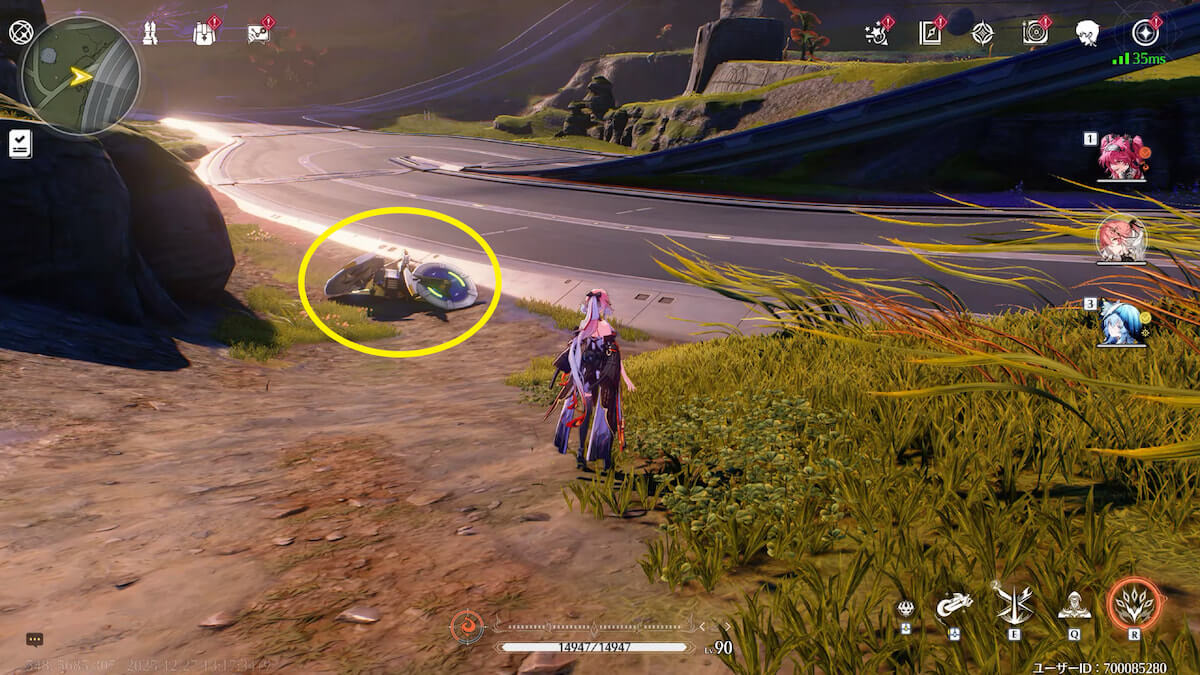This screenshot has width=1200, height=675.
Task: Click the four-pointed diamond star icon
Action: coord(983,33)
